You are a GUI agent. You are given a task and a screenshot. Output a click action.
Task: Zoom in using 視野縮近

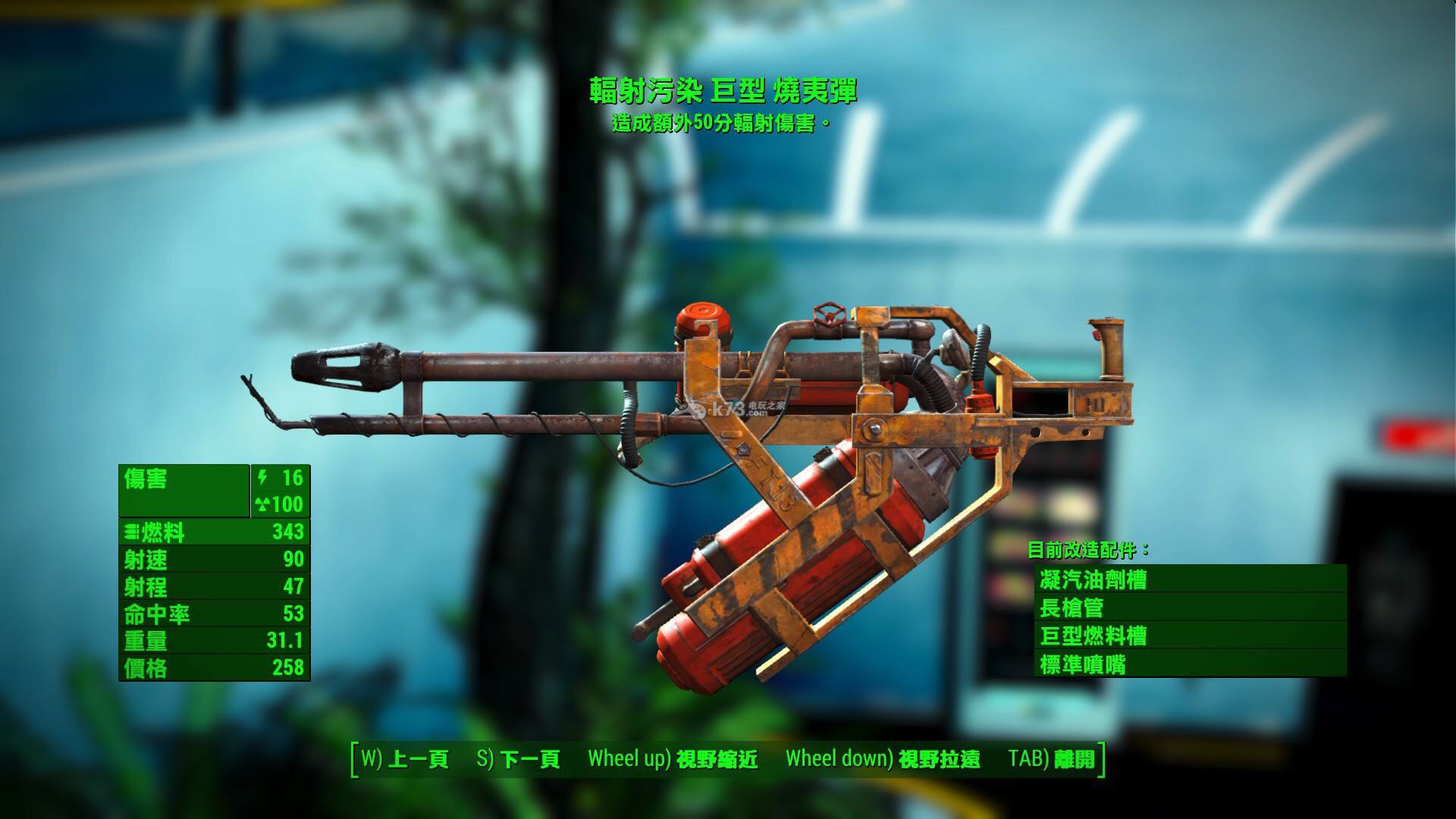[x=673, y=758]
